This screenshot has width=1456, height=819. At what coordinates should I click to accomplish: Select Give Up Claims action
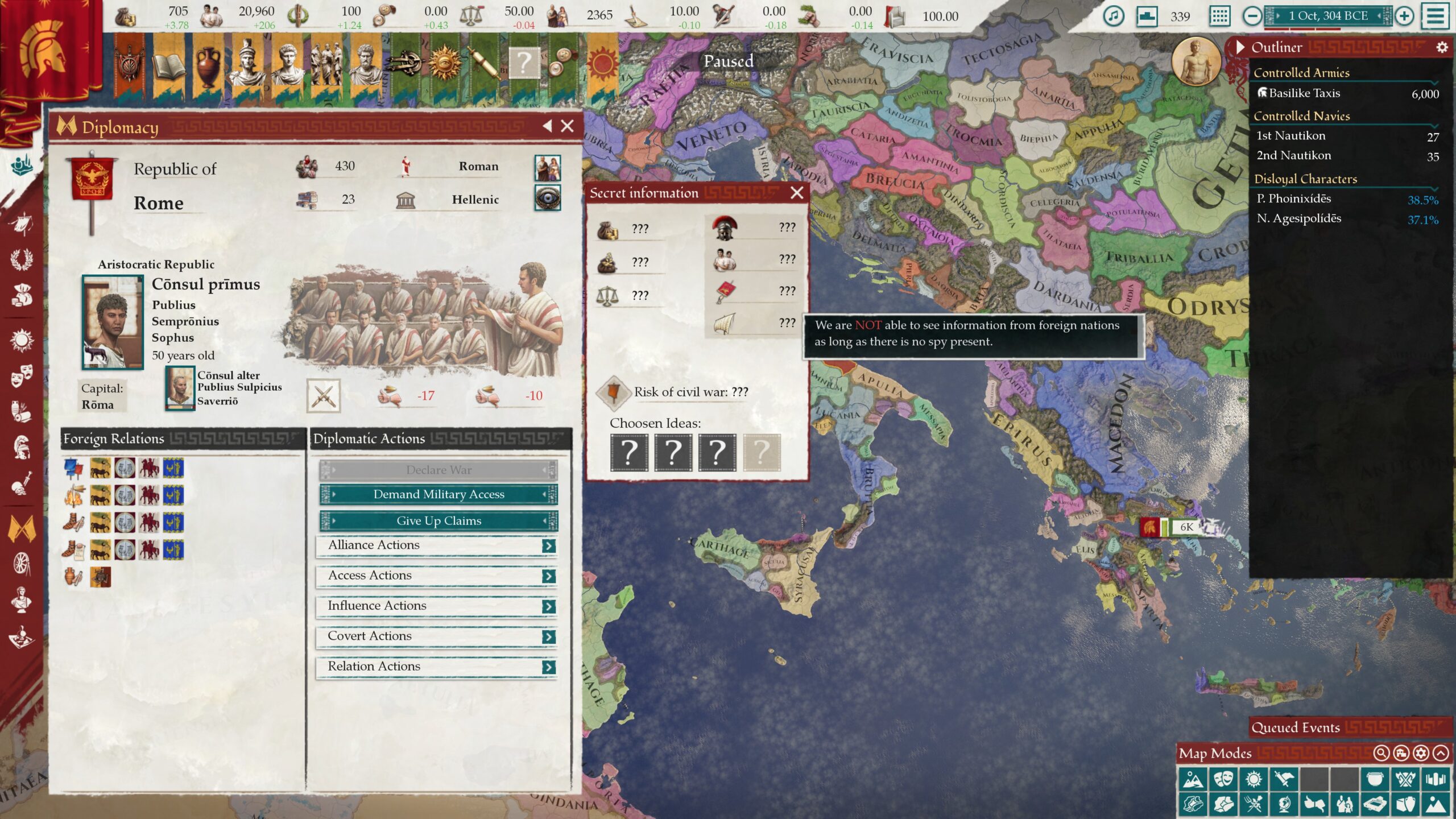(439, 520)
